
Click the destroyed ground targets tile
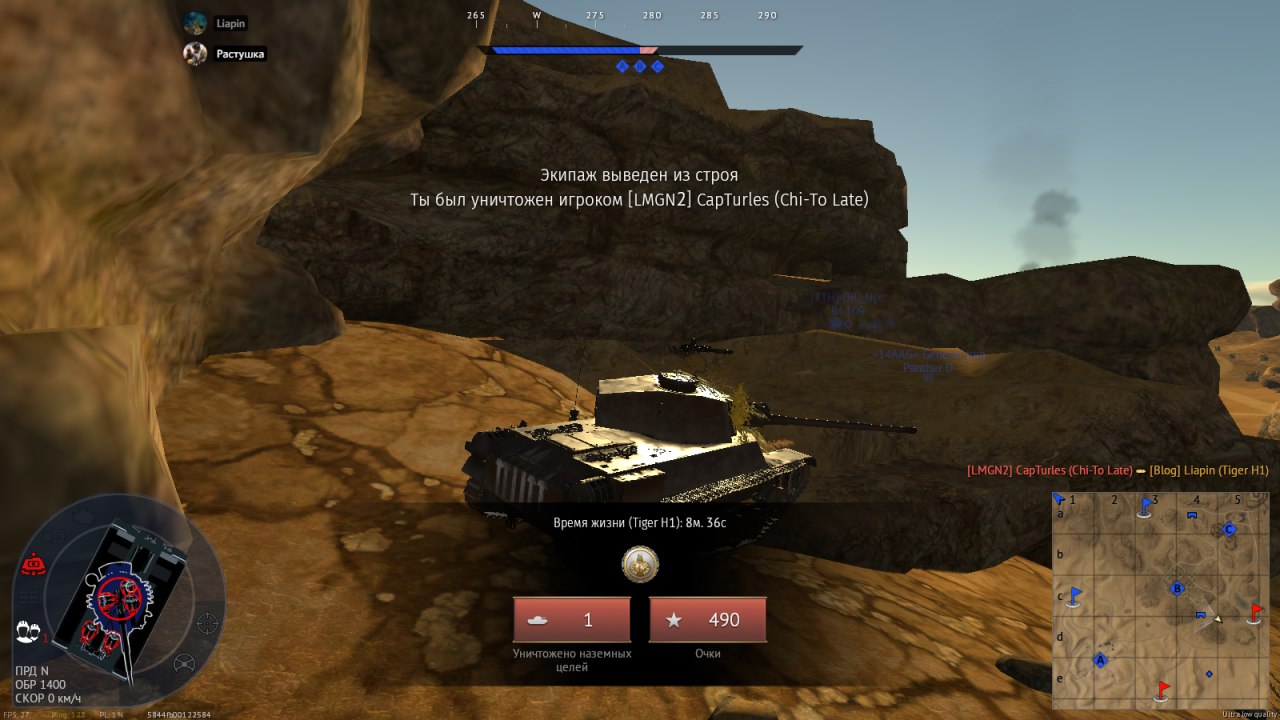[572, 620]
